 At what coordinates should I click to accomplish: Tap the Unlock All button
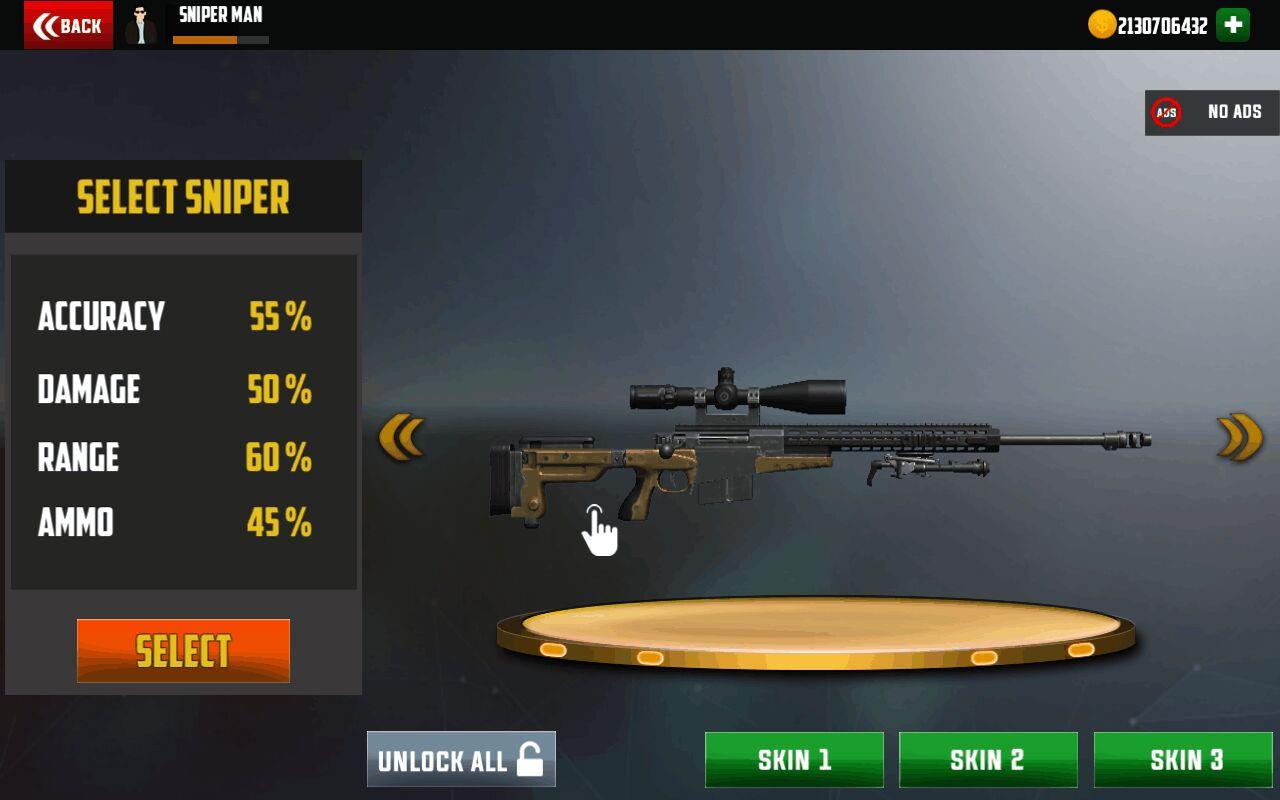[x=461, y=760]
